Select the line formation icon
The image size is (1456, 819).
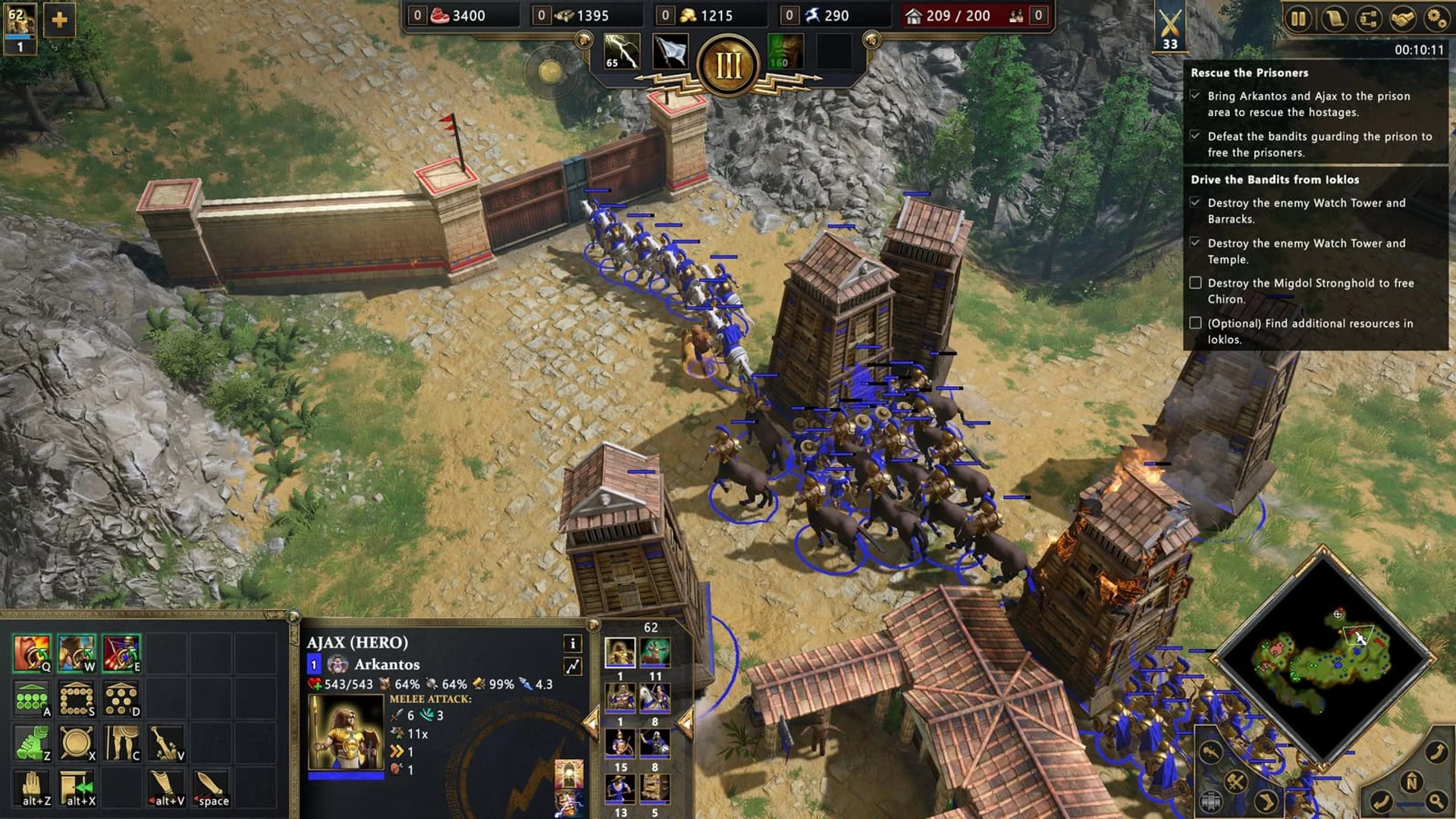[x=30, y=698]
